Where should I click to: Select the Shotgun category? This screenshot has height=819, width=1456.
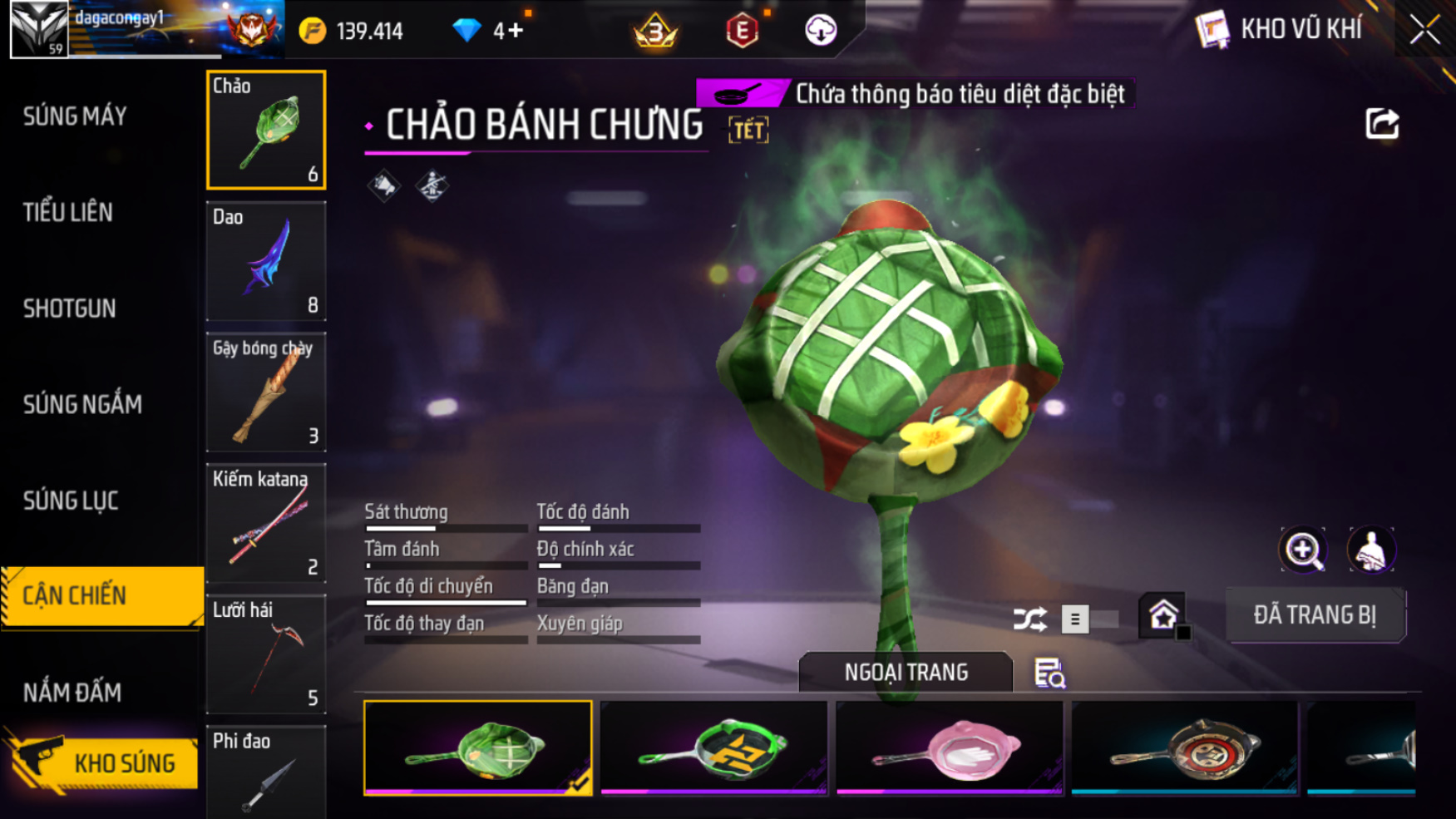(70, 308)
